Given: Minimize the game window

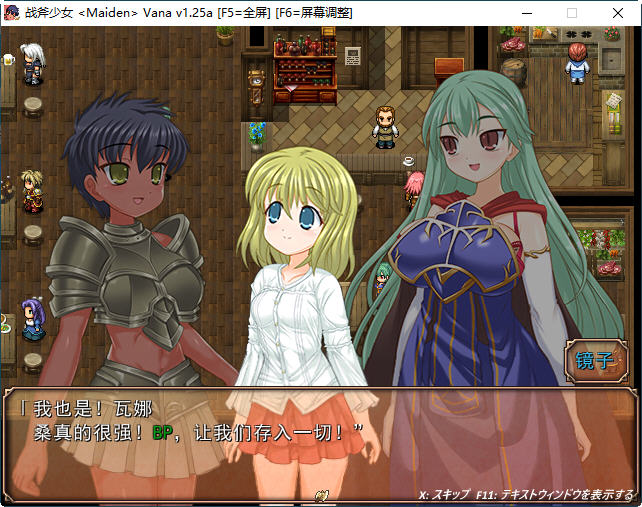Looking at the screenshot, I should pyautogui.click(x=527, y=13).
